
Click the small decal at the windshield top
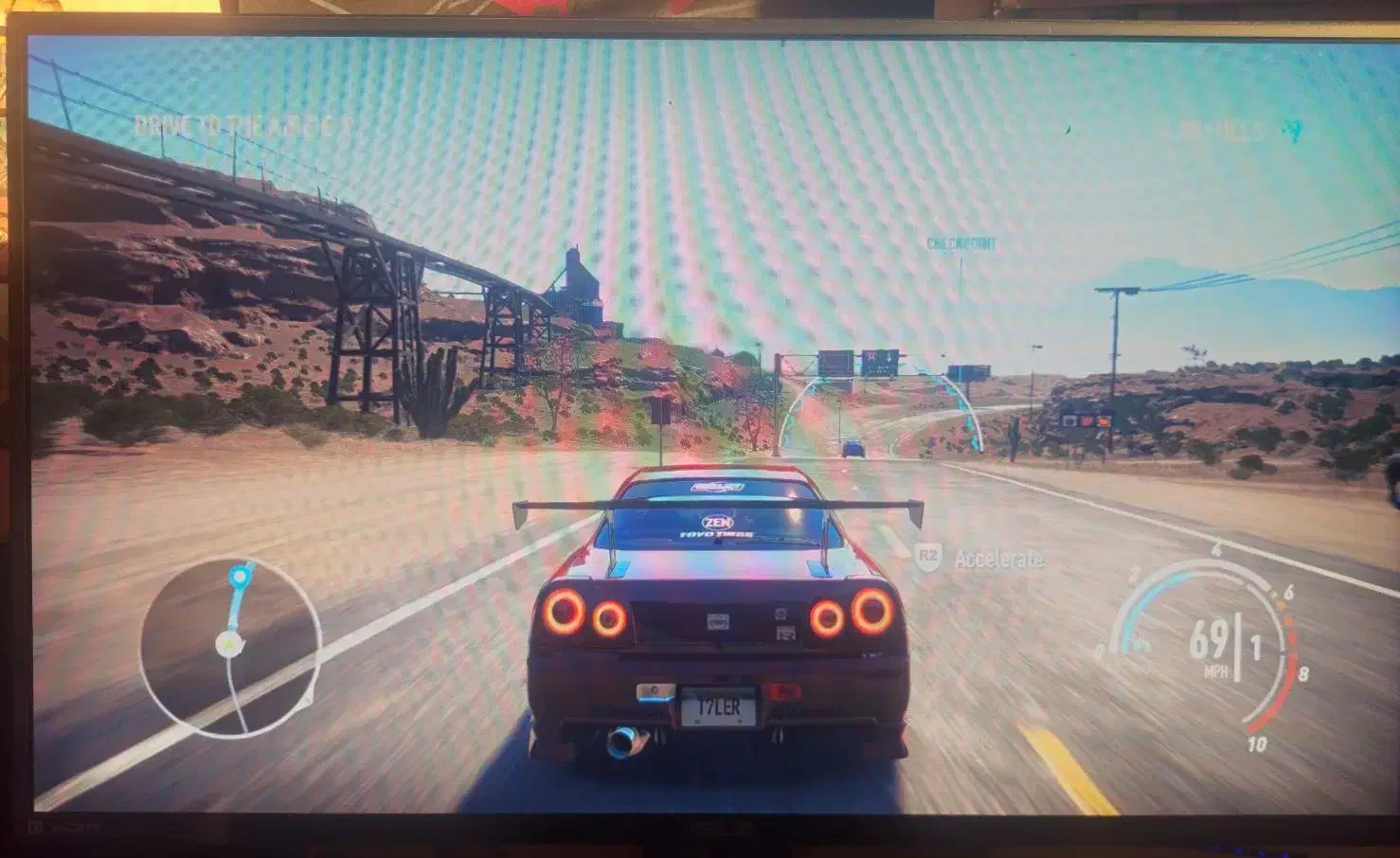pos(717,486)
